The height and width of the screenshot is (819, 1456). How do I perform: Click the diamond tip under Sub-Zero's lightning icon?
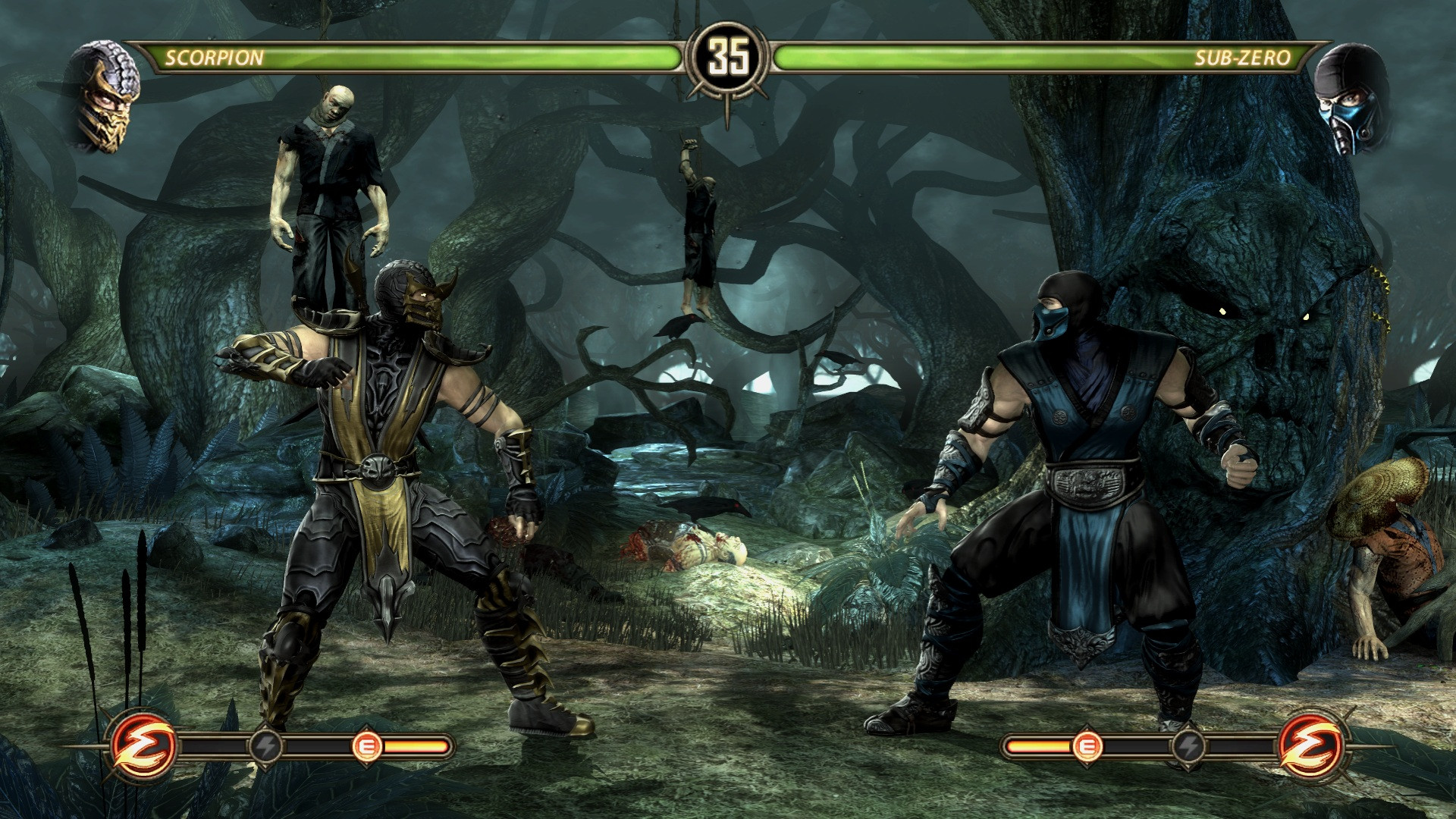pos(1189,767)
